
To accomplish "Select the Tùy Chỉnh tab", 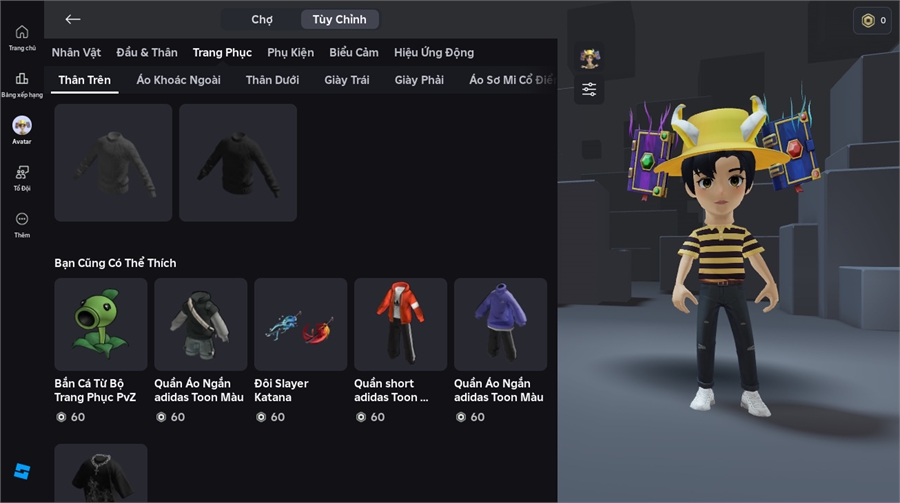I will pyautogui.click(x=339, y=19).
